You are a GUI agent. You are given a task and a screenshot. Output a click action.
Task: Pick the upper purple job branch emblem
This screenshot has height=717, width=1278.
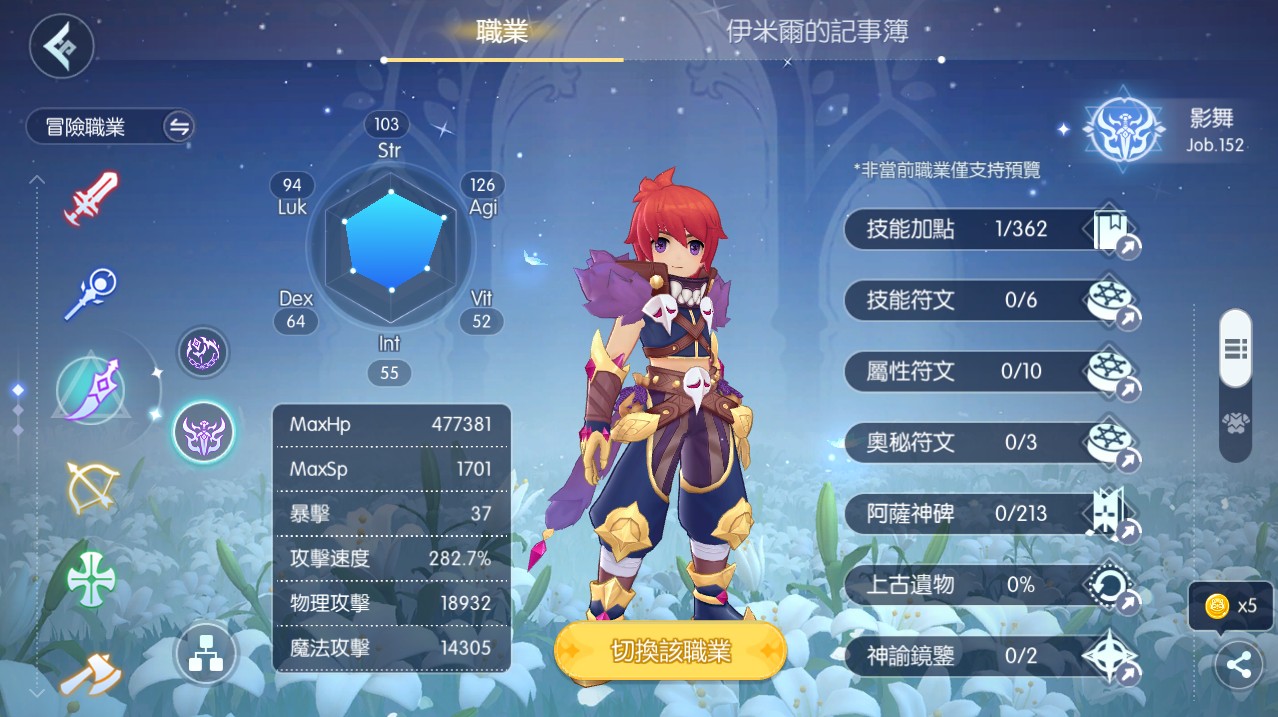click(203, 352)
